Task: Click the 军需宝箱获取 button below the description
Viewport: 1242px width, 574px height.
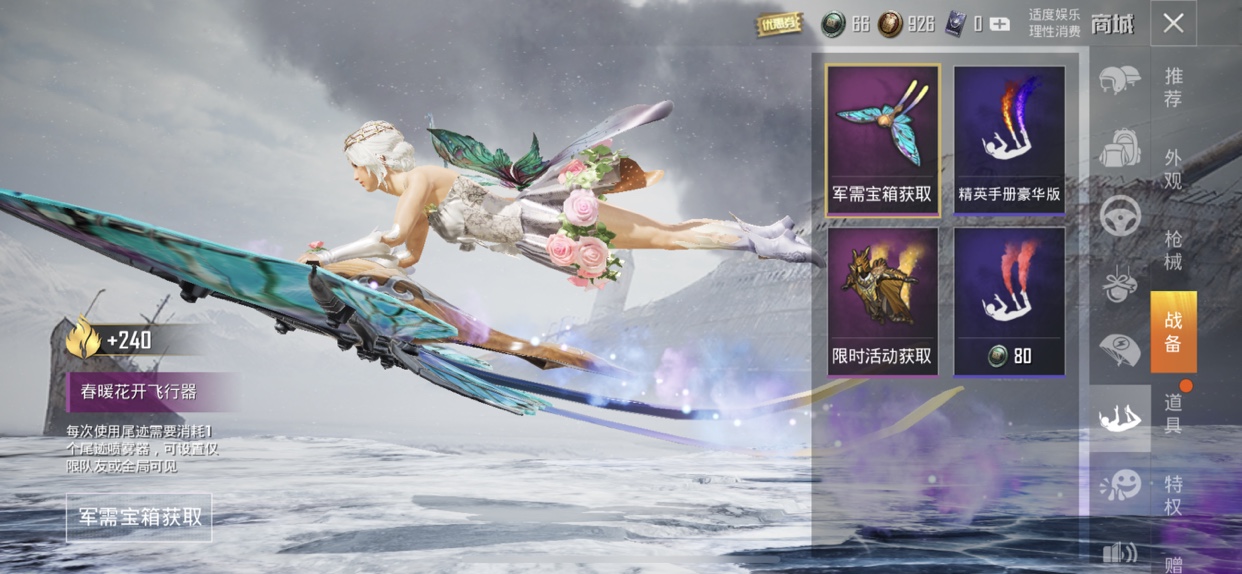Action: (x=140, y=517)
